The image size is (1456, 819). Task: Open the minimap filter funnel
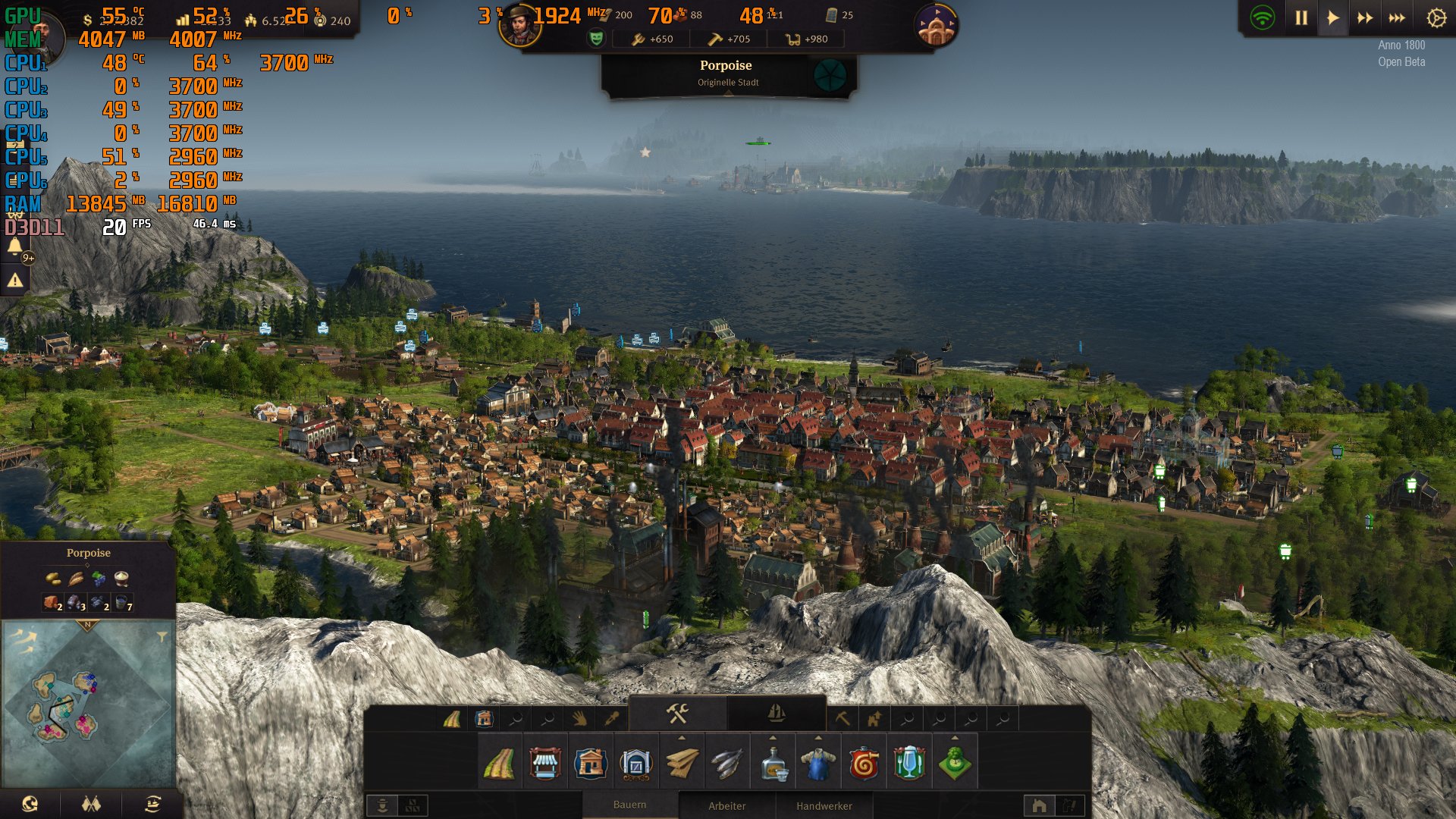[x=162, y=637]
